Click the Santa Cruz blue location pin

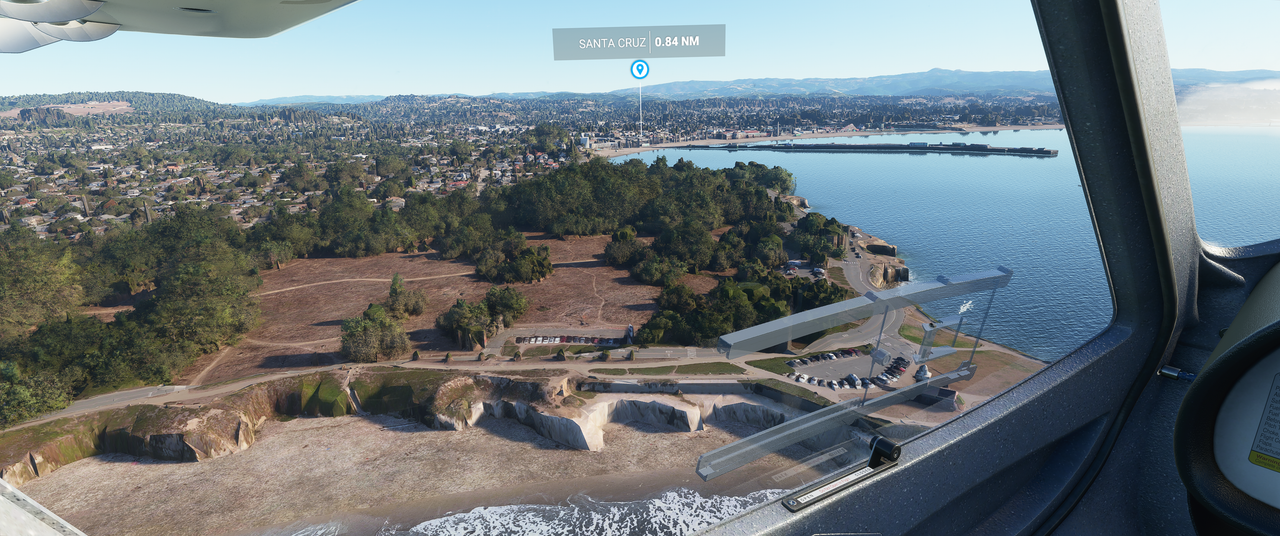click(x=639, y=69)
